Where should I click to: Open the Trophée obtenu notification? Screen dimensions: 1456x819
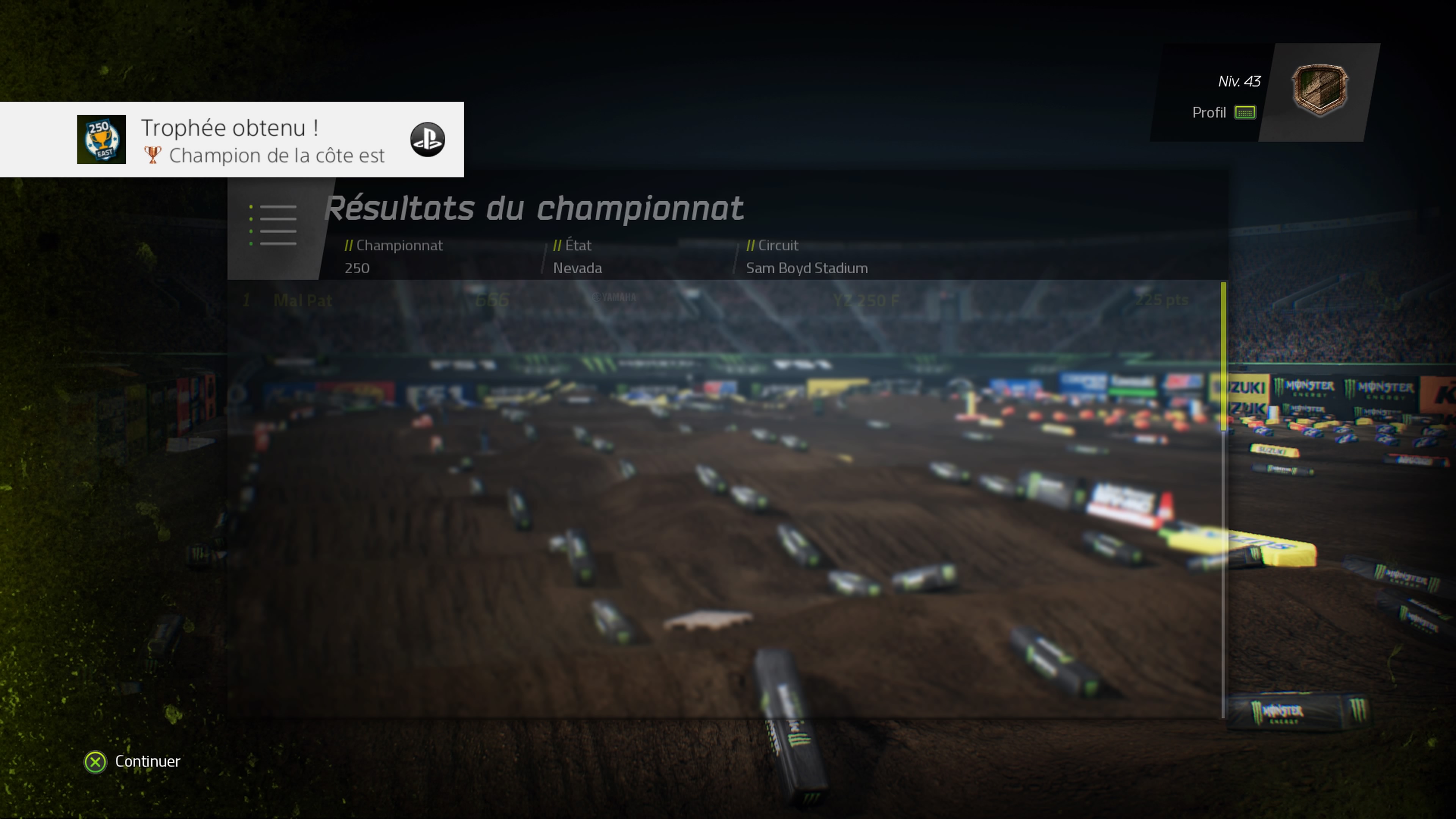tap(232, 140)
